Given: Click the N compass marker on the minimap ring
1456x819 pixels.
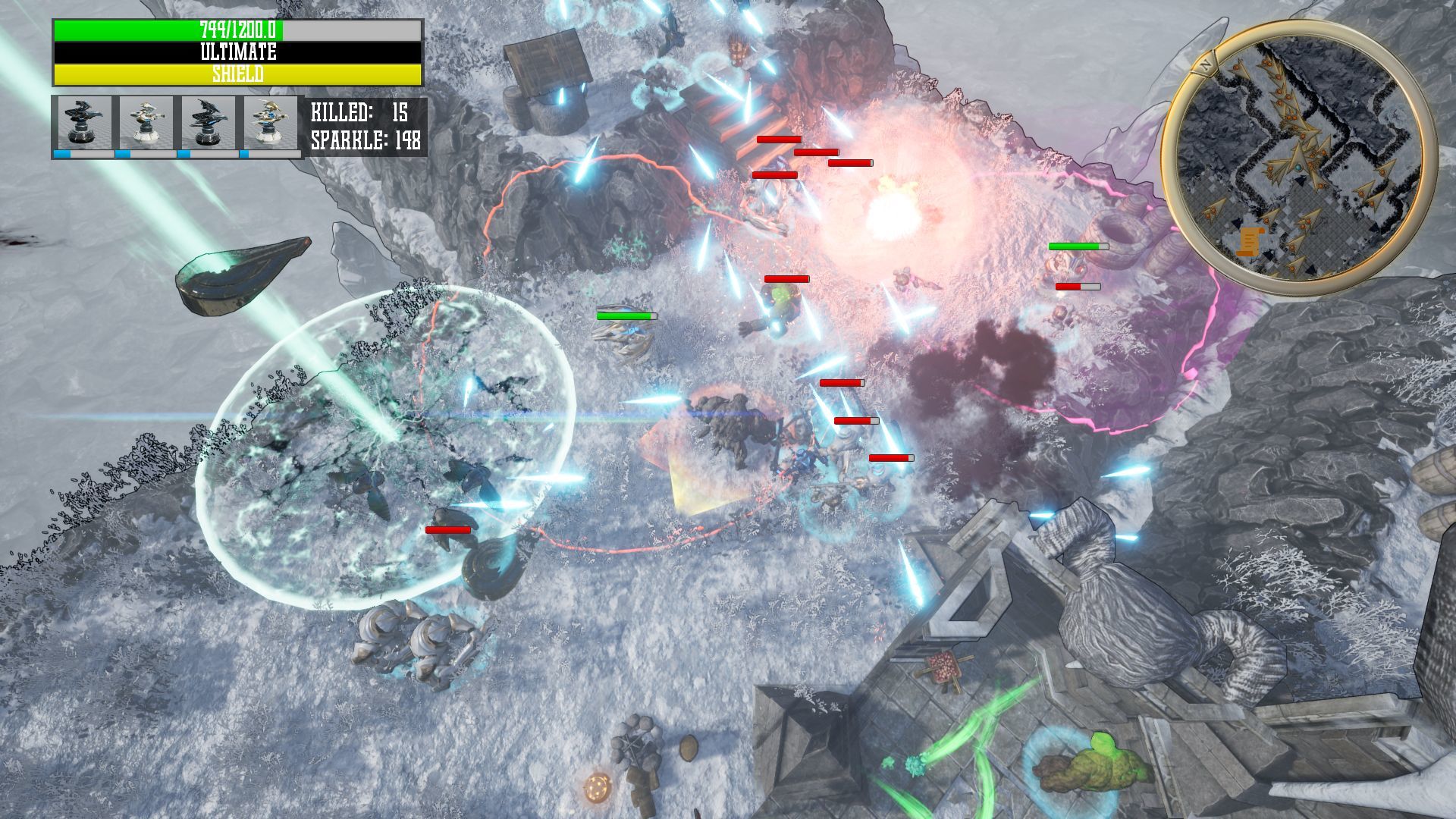Looking at the screenshot, I should [x=1205, y=64].
